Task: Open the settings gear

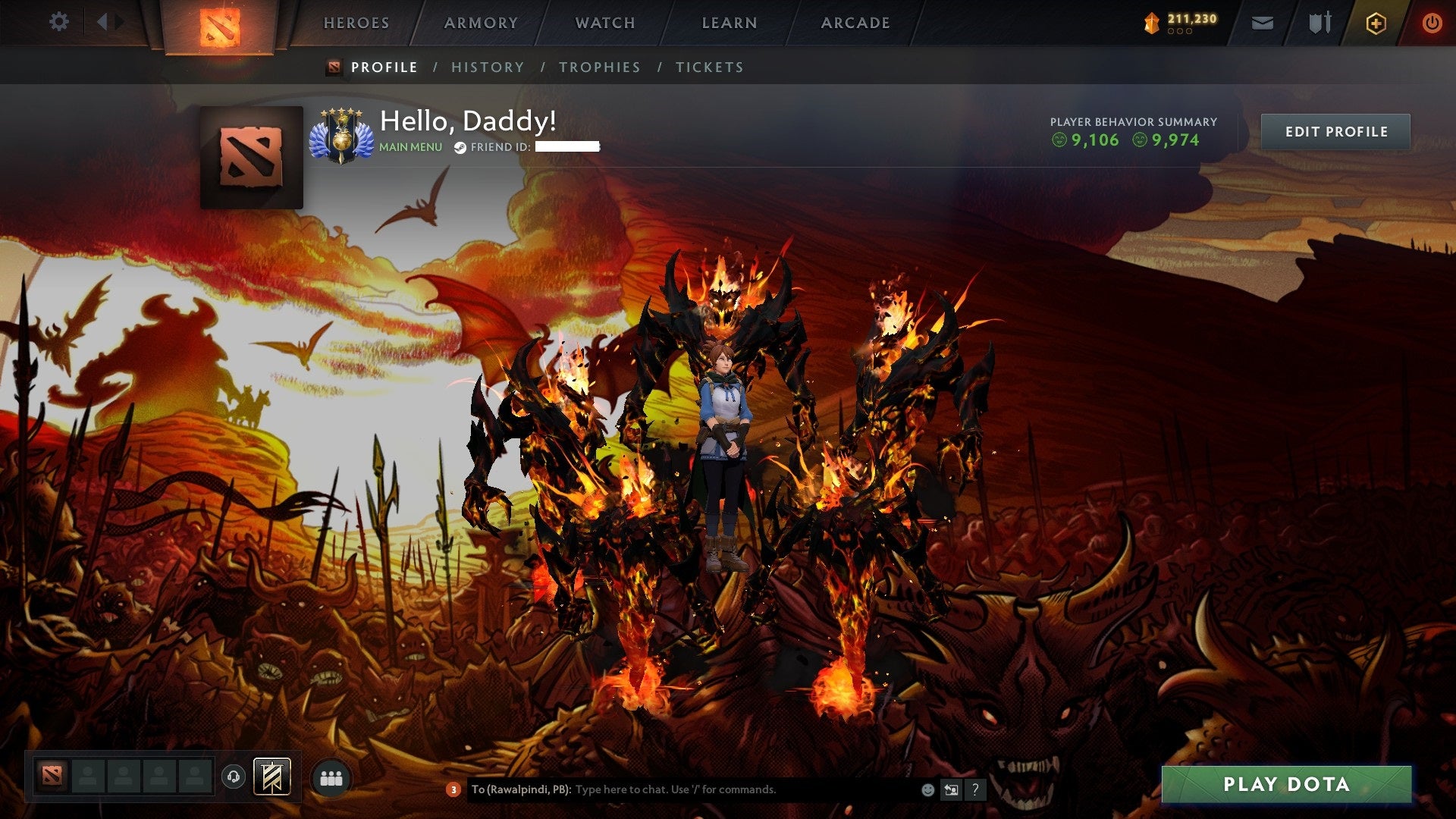Action: coord(59,22)
